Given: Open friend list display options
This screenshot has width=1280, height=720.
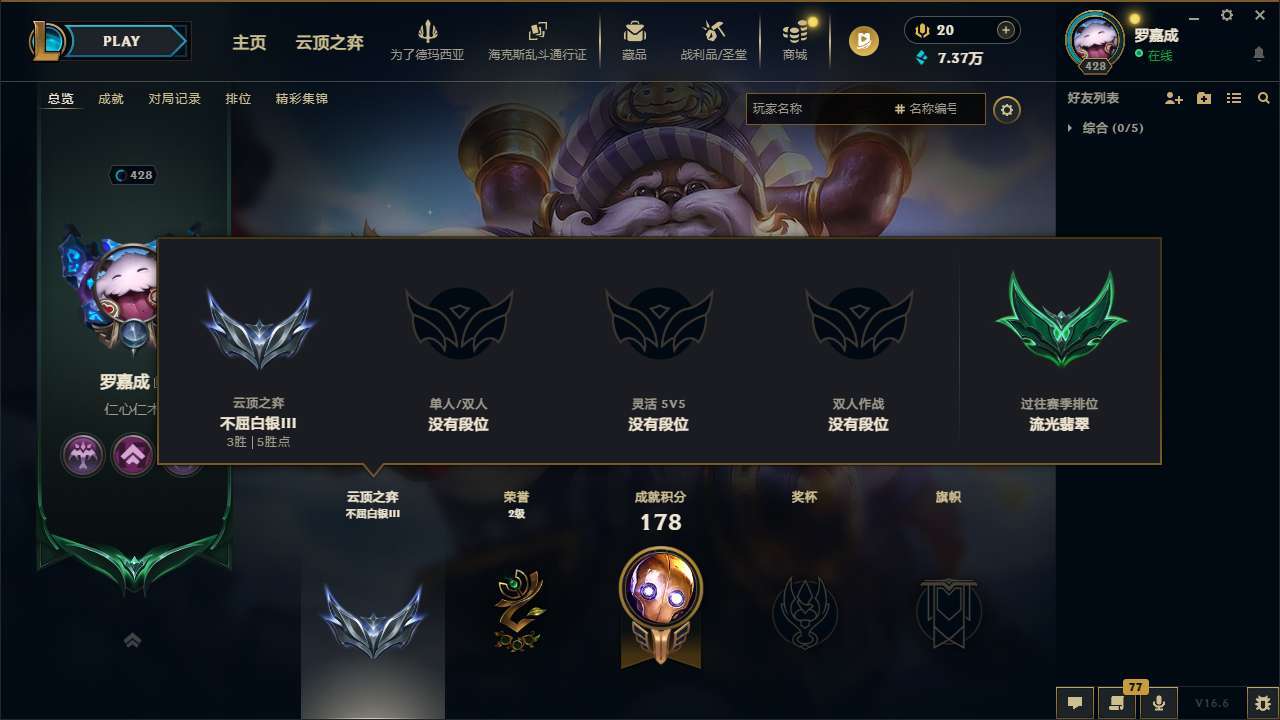Looking at the screenshot, I should (1234, 98).
